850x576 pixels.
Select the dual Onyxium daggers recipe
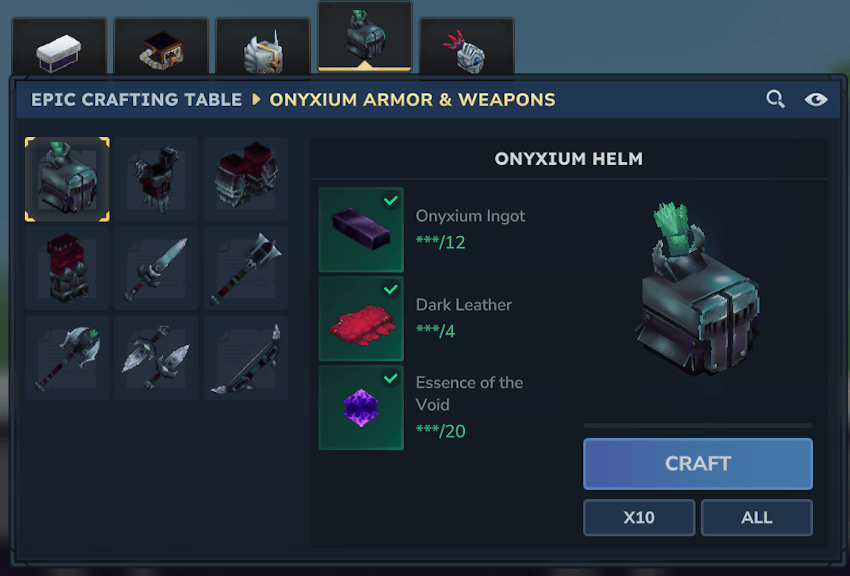point(157,358)
